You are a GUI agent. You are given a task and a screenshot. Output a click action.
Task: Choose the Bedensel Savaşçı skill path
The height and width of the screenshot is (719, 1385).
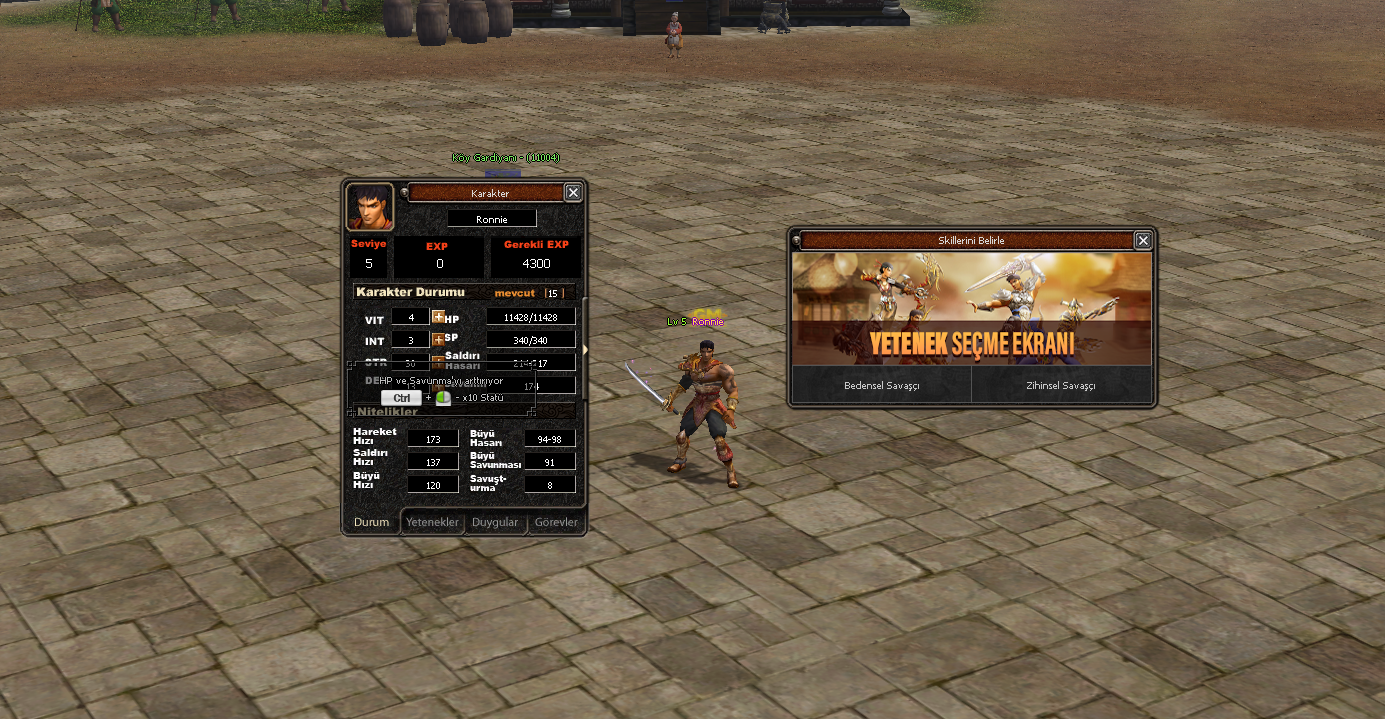881,385
